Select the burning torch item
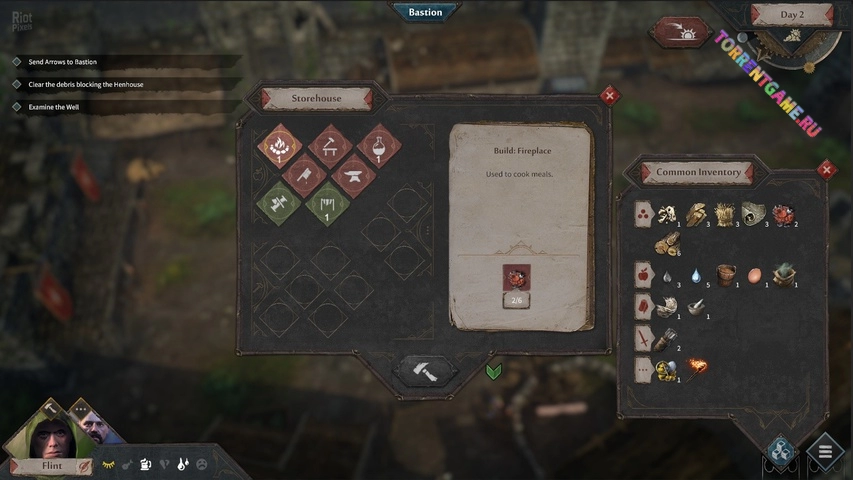The image size is (853, 480). tap(695, 369)
